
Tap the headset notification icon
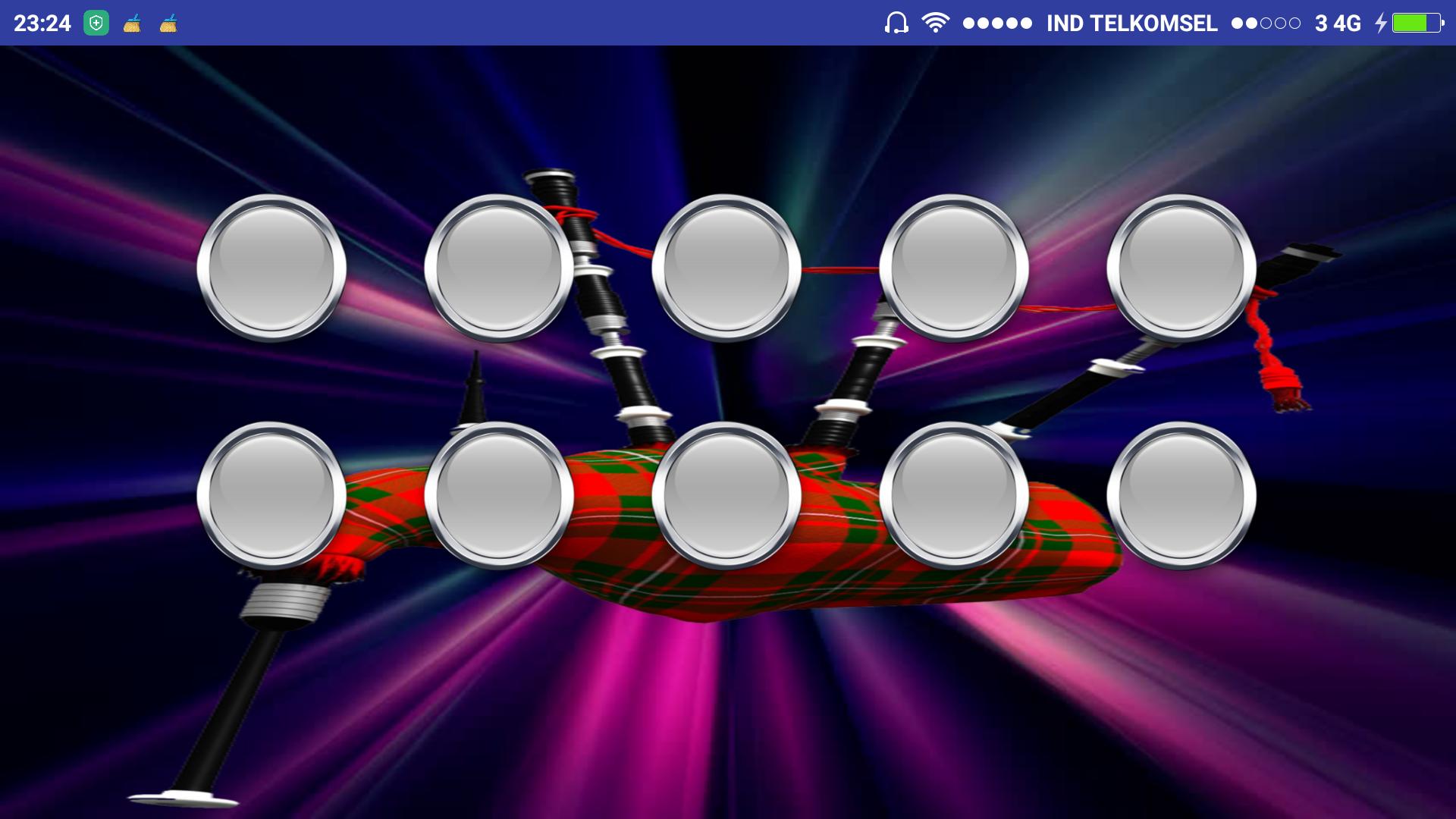(896, 23)
